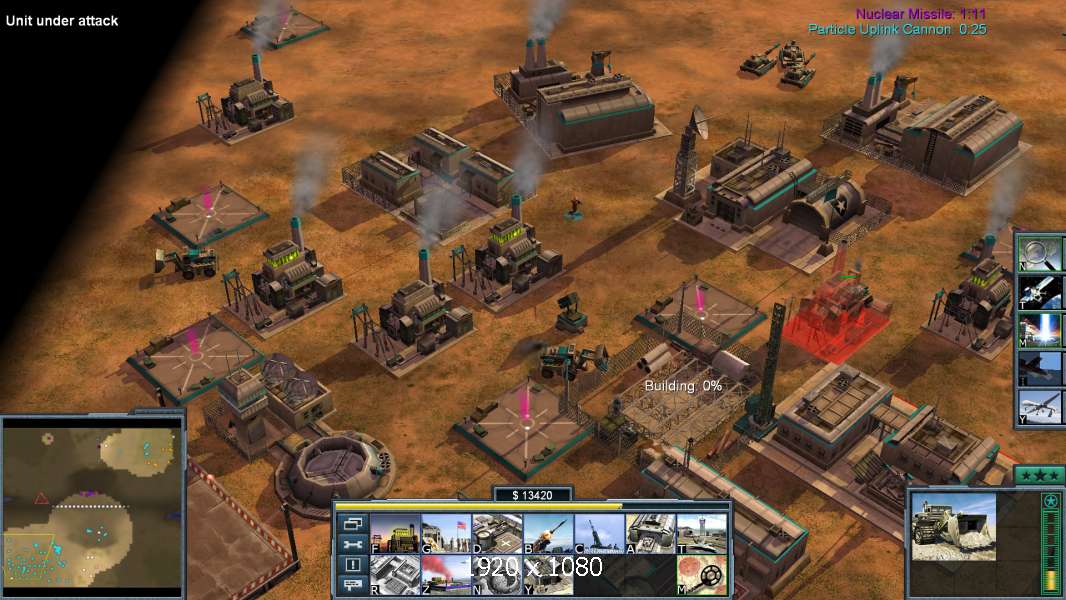This screenshot has height=600, width=1066.
Task: Use the satellite general's power shortcut
Action: [1040, 291]
